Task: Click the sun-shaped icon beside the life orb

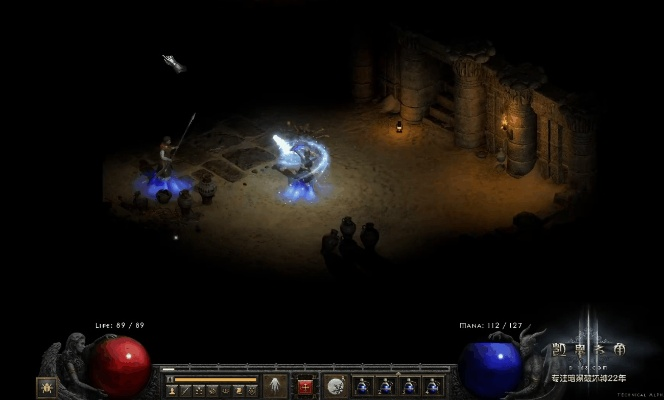Action: [x=46, y=386]
